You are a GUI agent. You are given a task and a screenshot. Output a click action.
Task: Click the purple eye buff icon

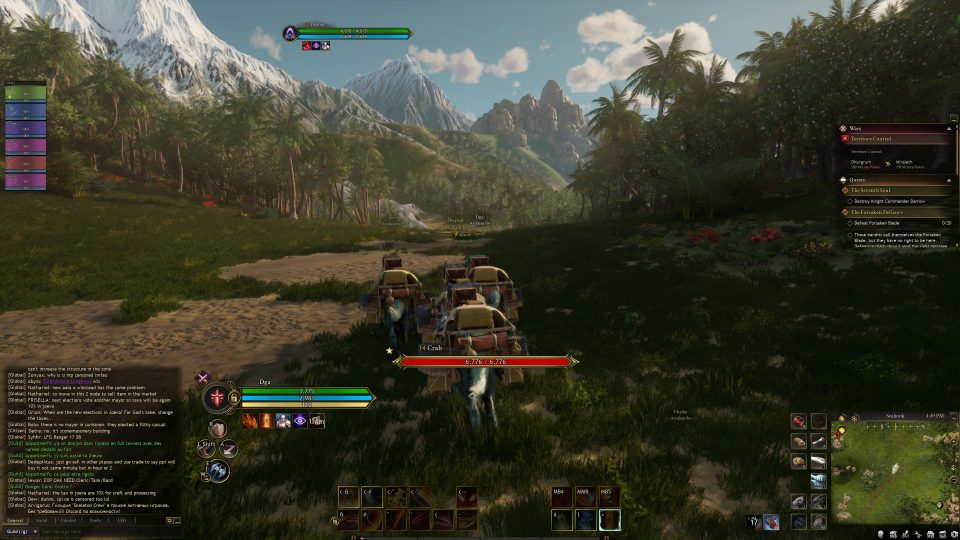(299, 421)
